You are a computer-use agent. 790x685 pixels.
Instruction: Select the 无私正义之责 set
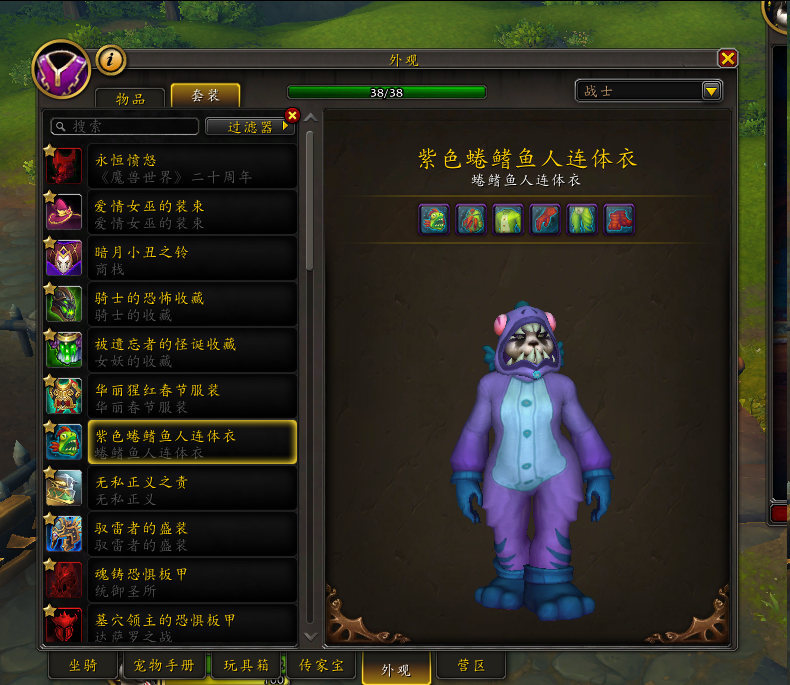click(170, 488)
